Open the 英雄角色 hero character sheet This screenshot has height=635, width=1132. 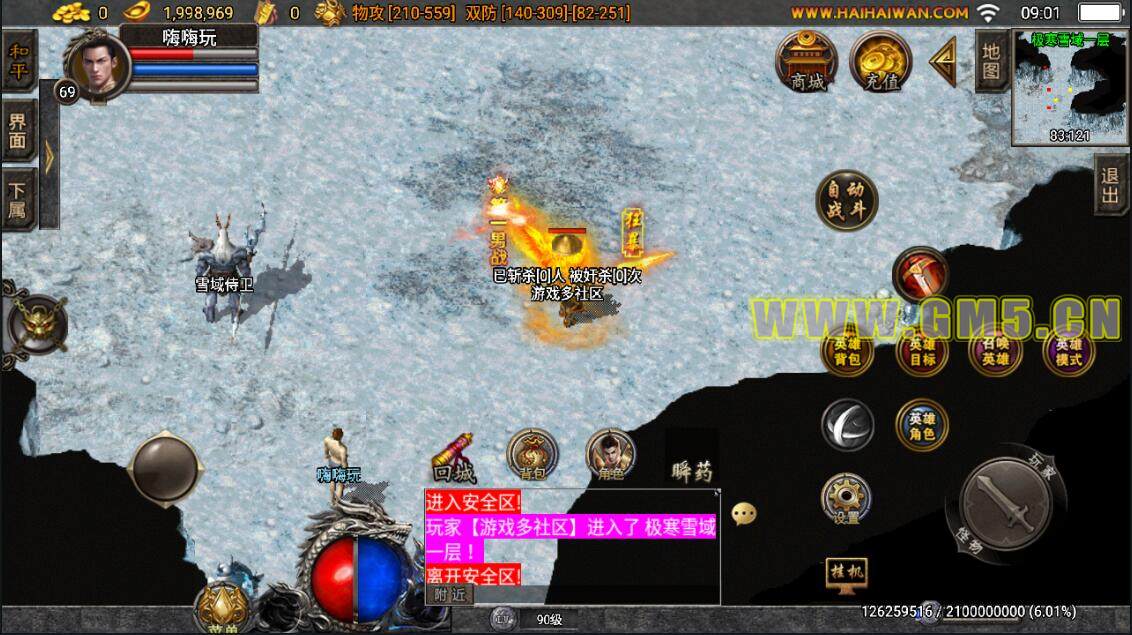click(x=921, y=425)
